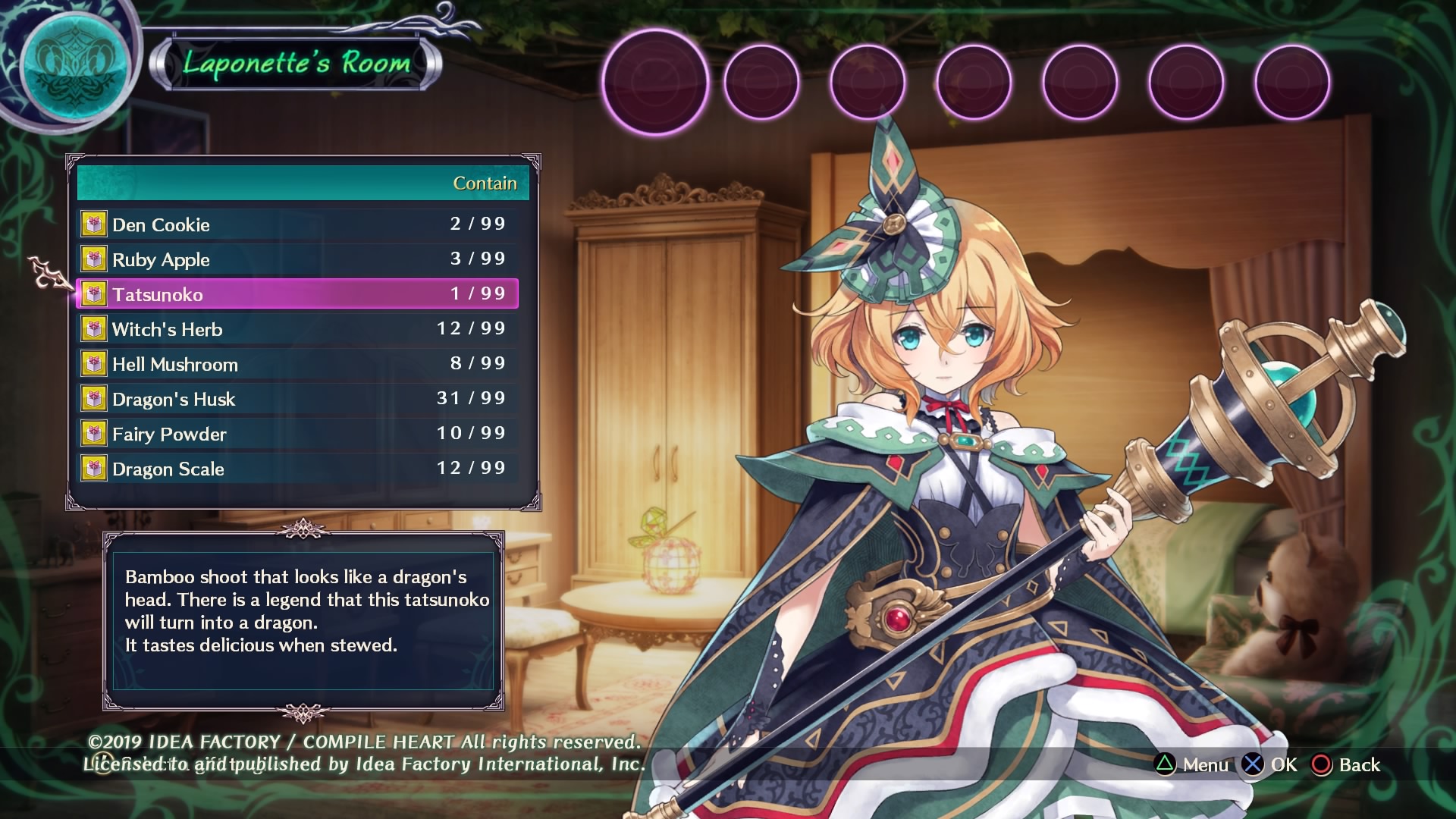Click the large first gift circle slot
This screenshot has height=819, width=1456.
(x=655, y=82)
